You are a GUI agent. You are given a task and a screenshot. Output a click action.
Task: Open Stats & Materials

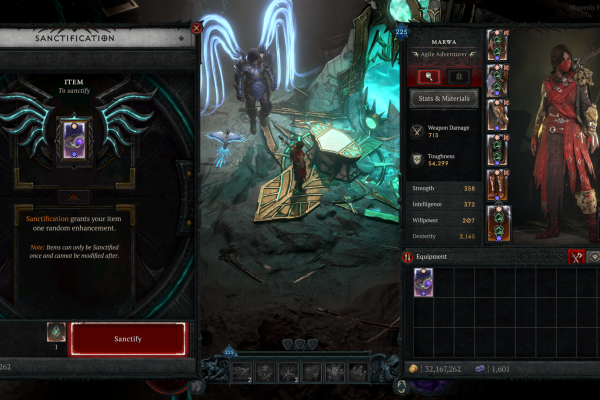pos(444,98)
